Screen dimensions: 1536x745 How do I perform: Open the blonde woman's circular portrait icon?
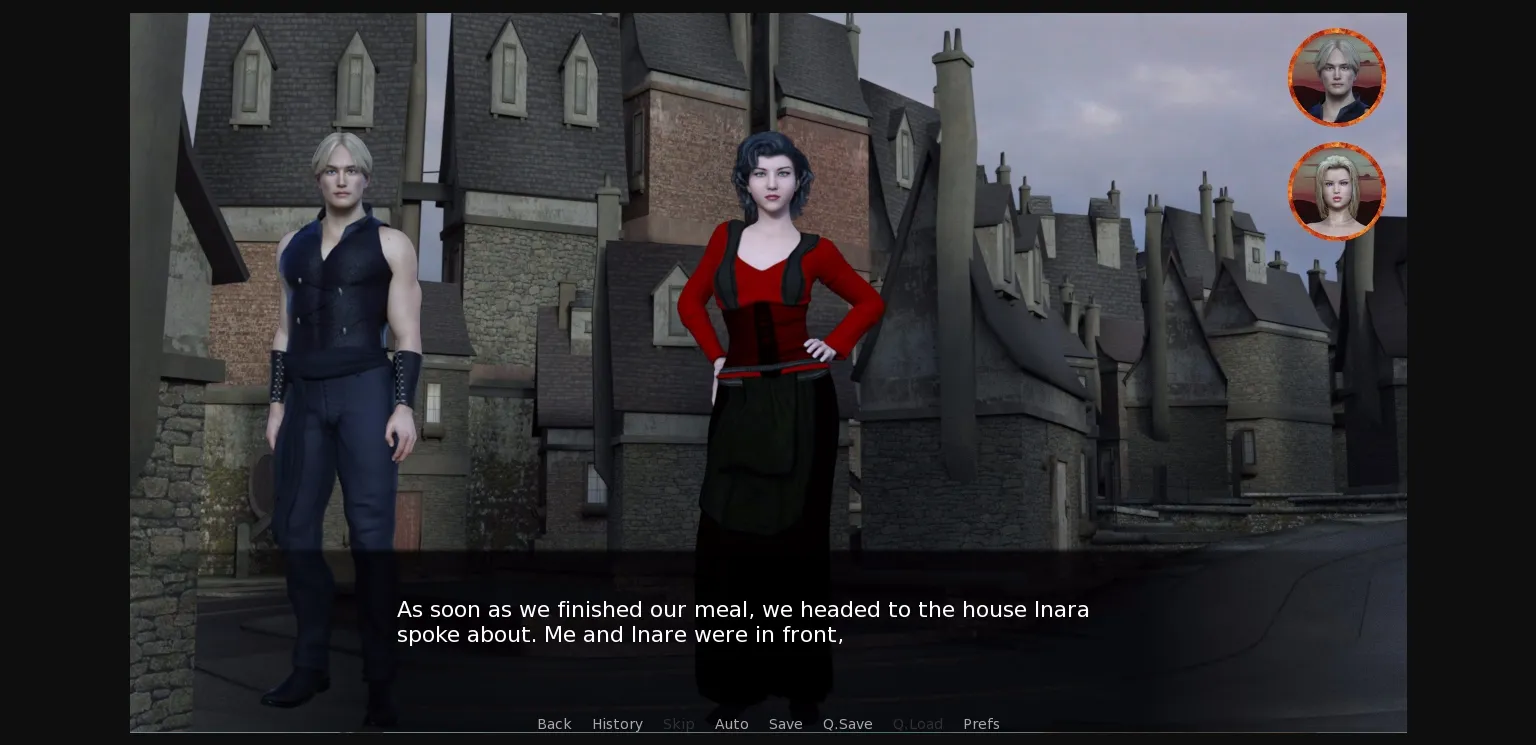click(x=1337, y=191)
